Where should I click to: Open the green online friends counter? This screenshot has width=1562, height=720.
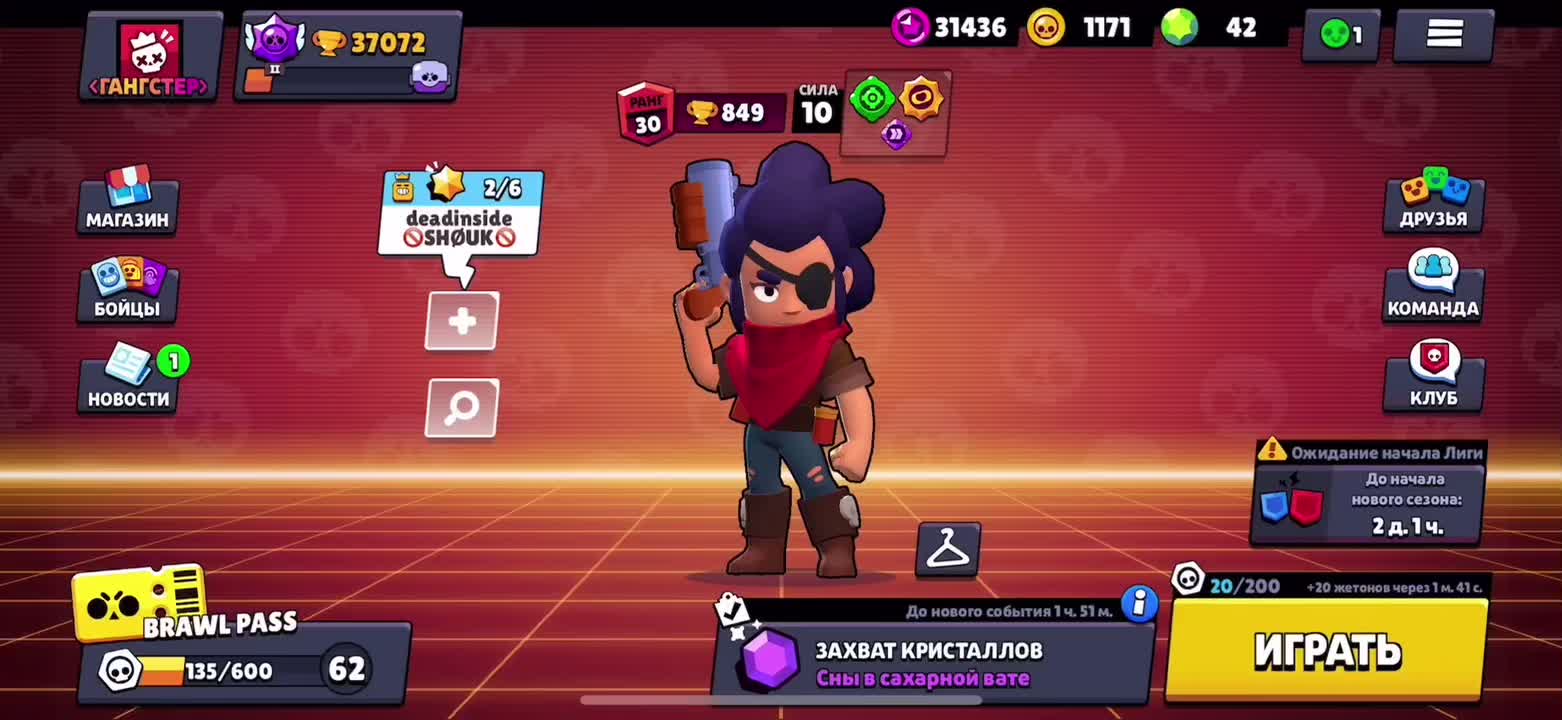click(1340, 36)
